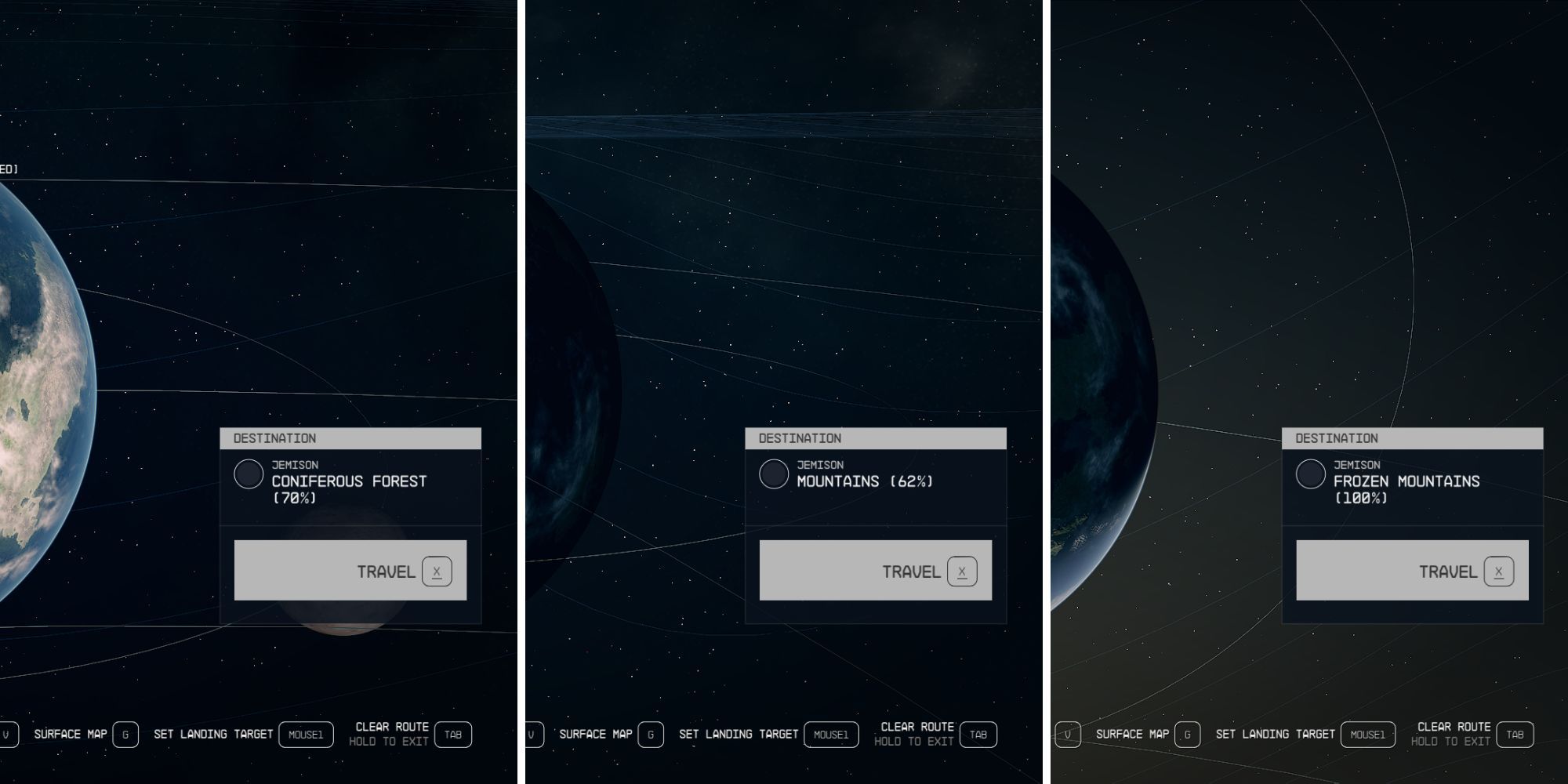The image size is (1568, 784).
Task: Click the Surface Map G key icon
Action: 125,735
